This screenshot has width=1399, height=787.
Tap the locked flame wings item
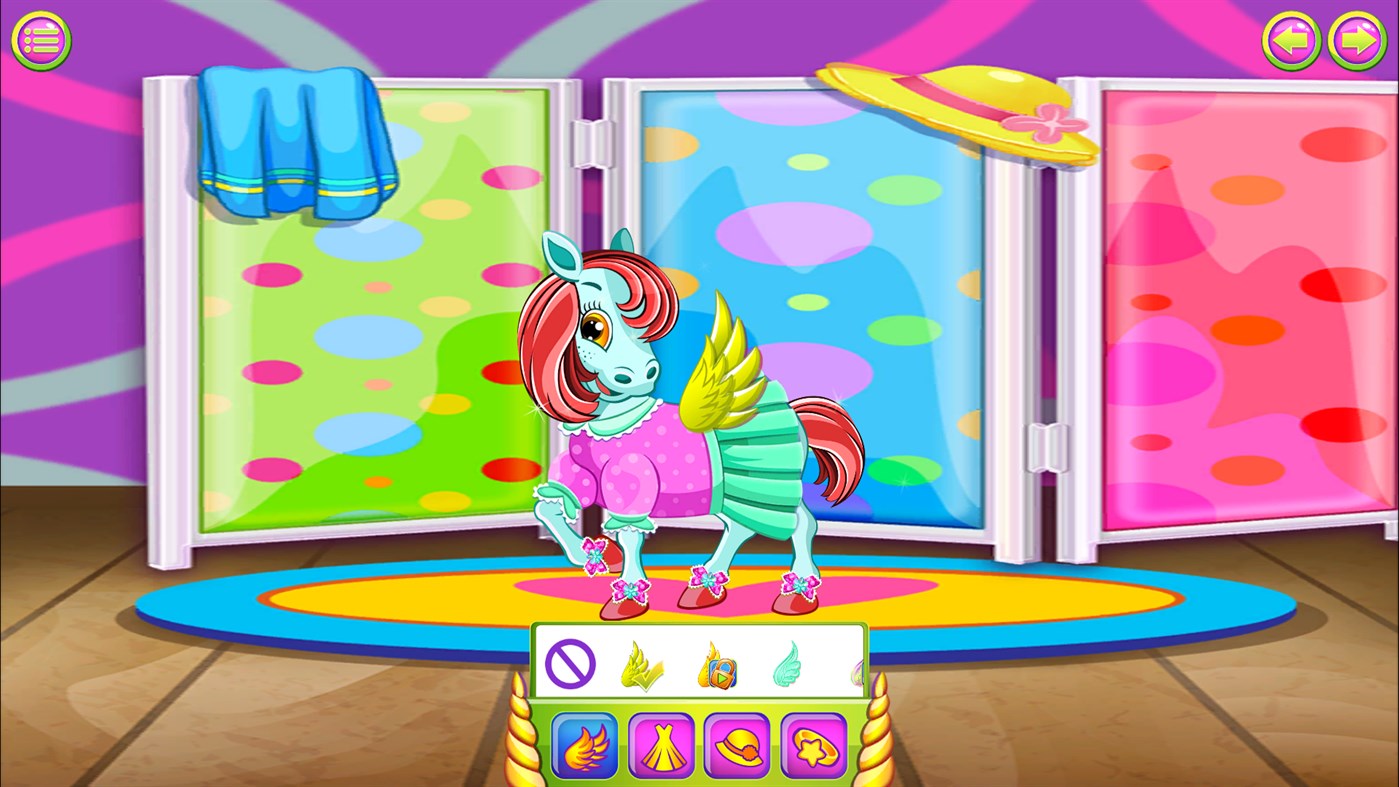tap(715, 665)
